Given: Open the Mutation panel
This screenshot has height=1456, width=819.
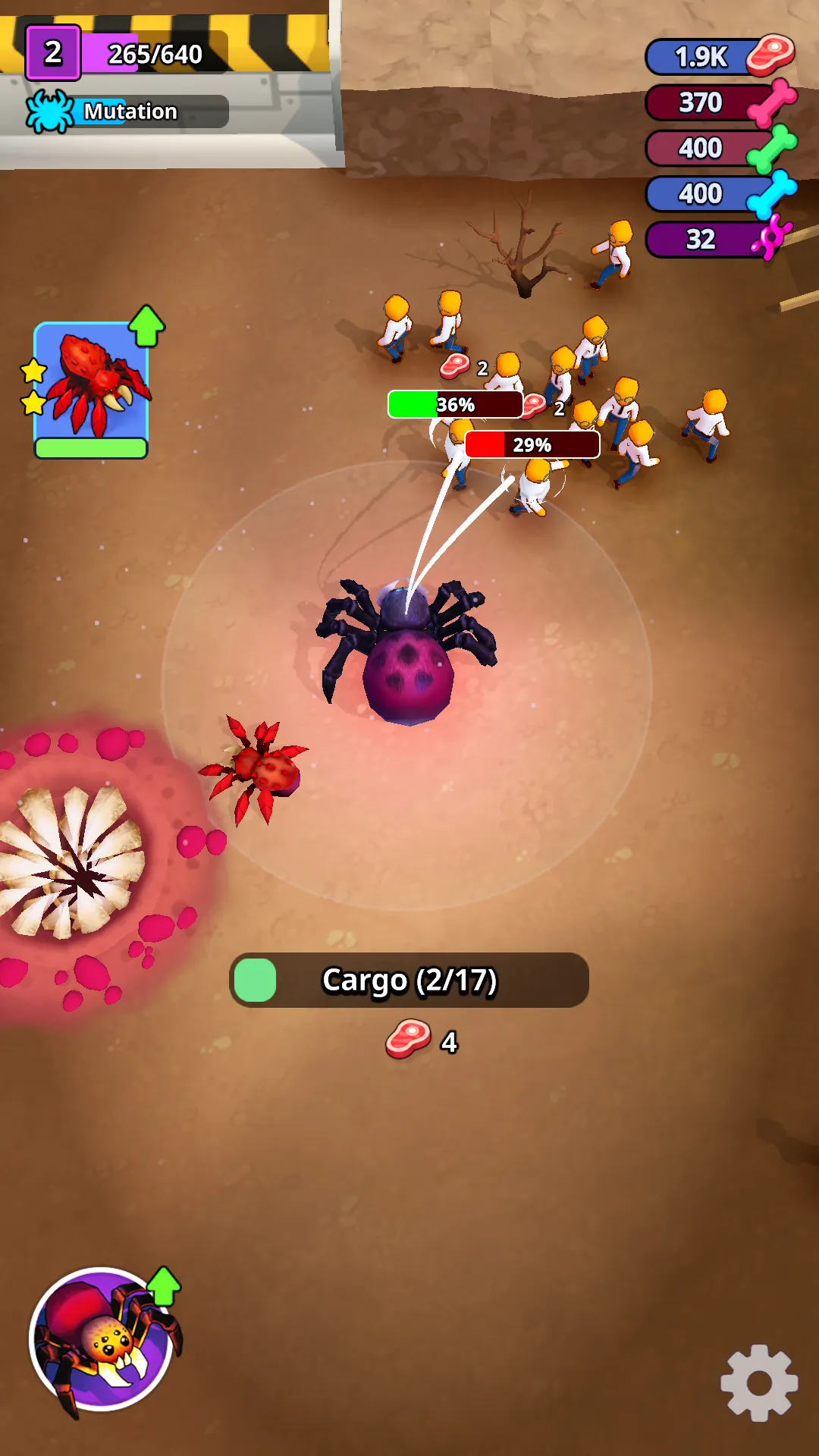Looking at the screenshot, I should [x=127, y=111].
